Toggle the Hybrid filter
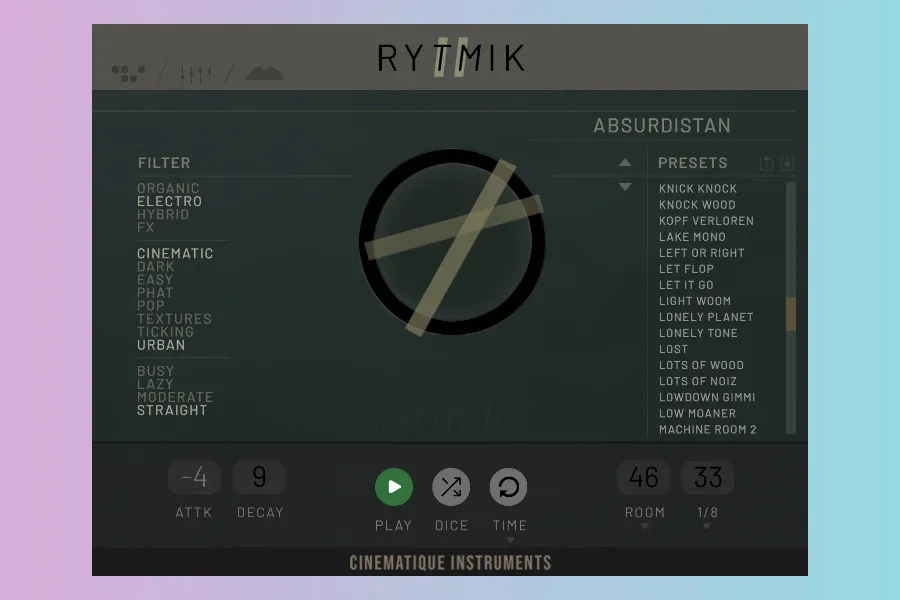900x600 pixels. pos(163,214)
